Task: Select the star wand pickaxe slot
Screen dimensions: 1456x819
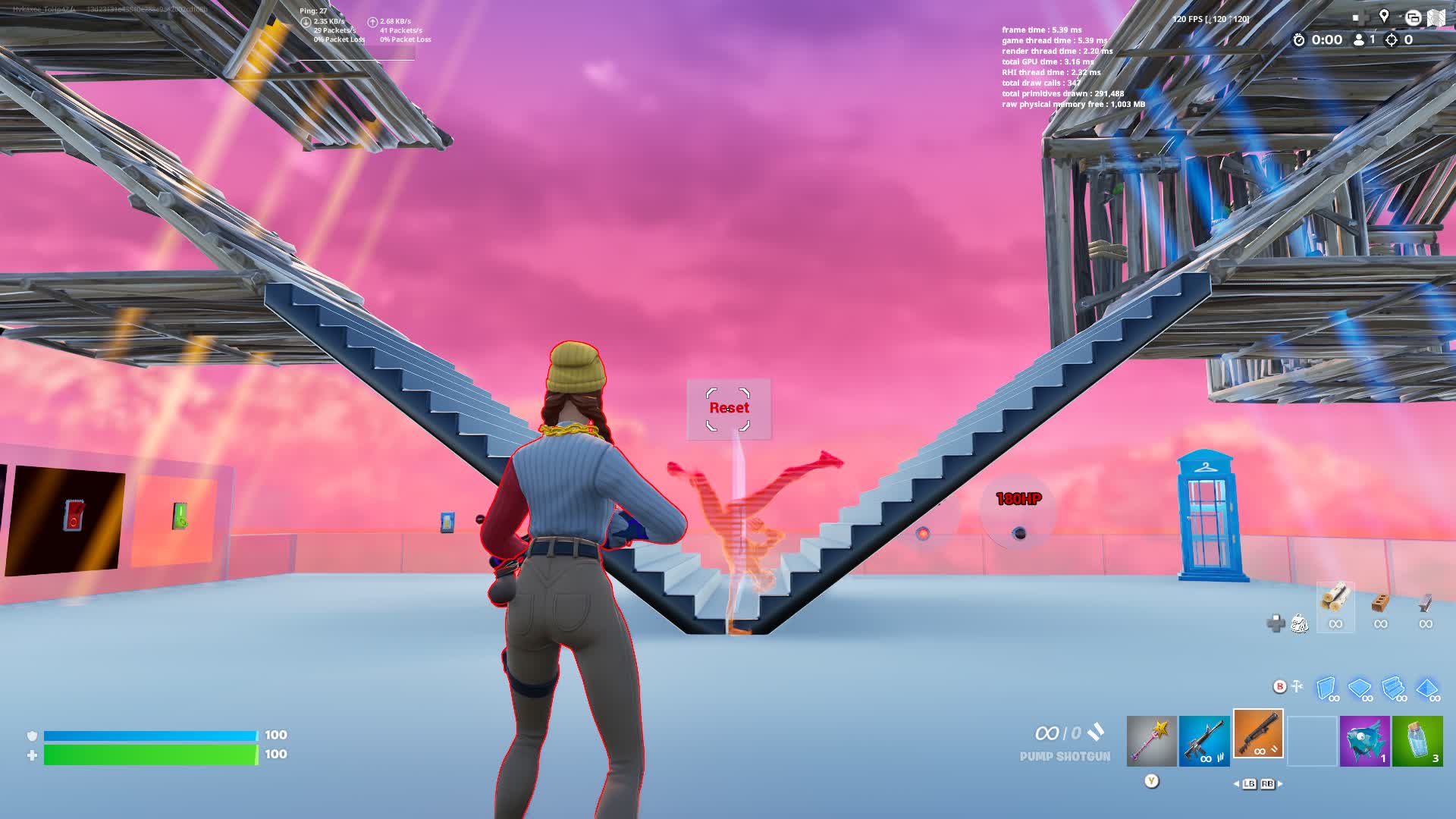Action: (x=1152, y=739)
